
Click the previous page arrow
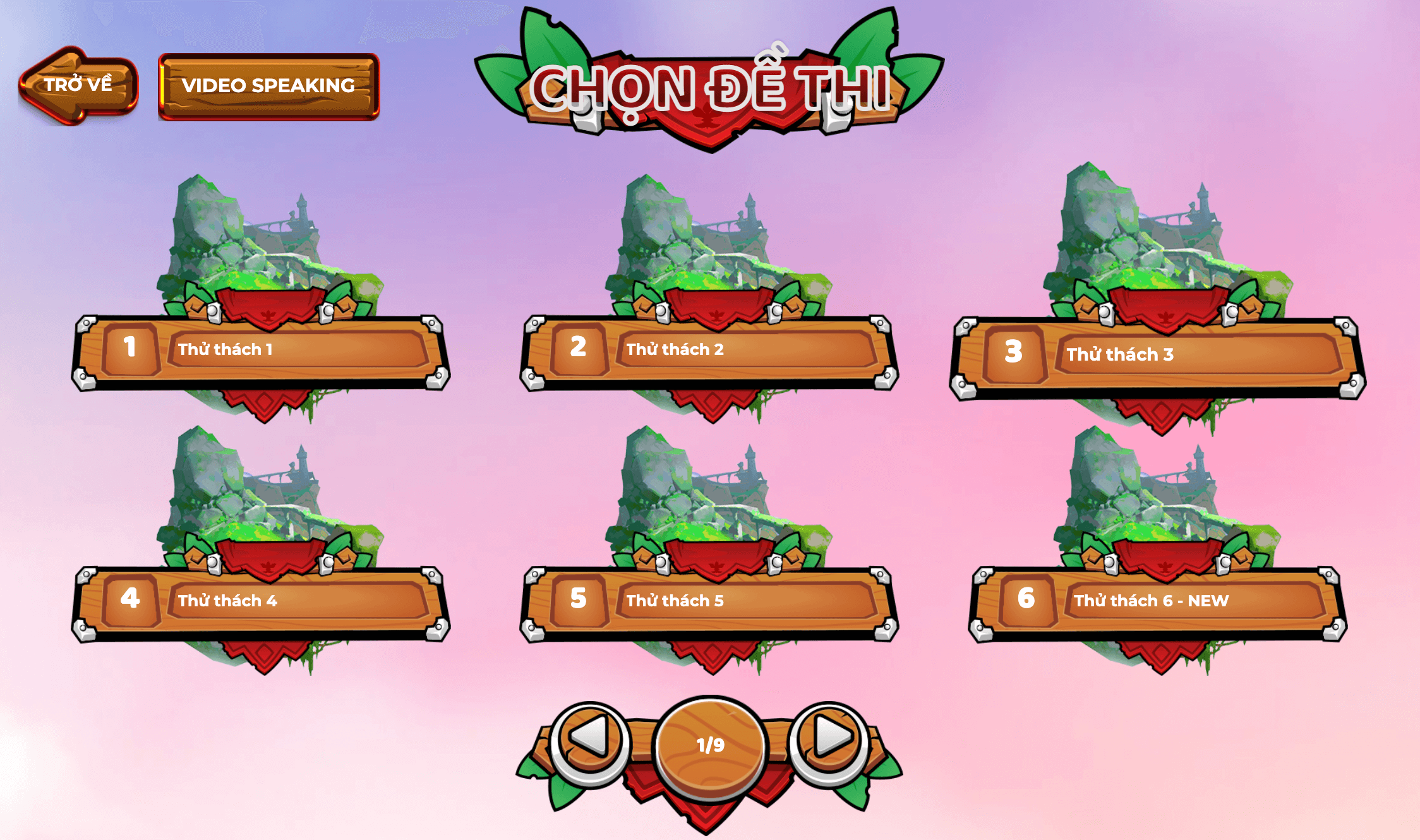coord(590,737)
